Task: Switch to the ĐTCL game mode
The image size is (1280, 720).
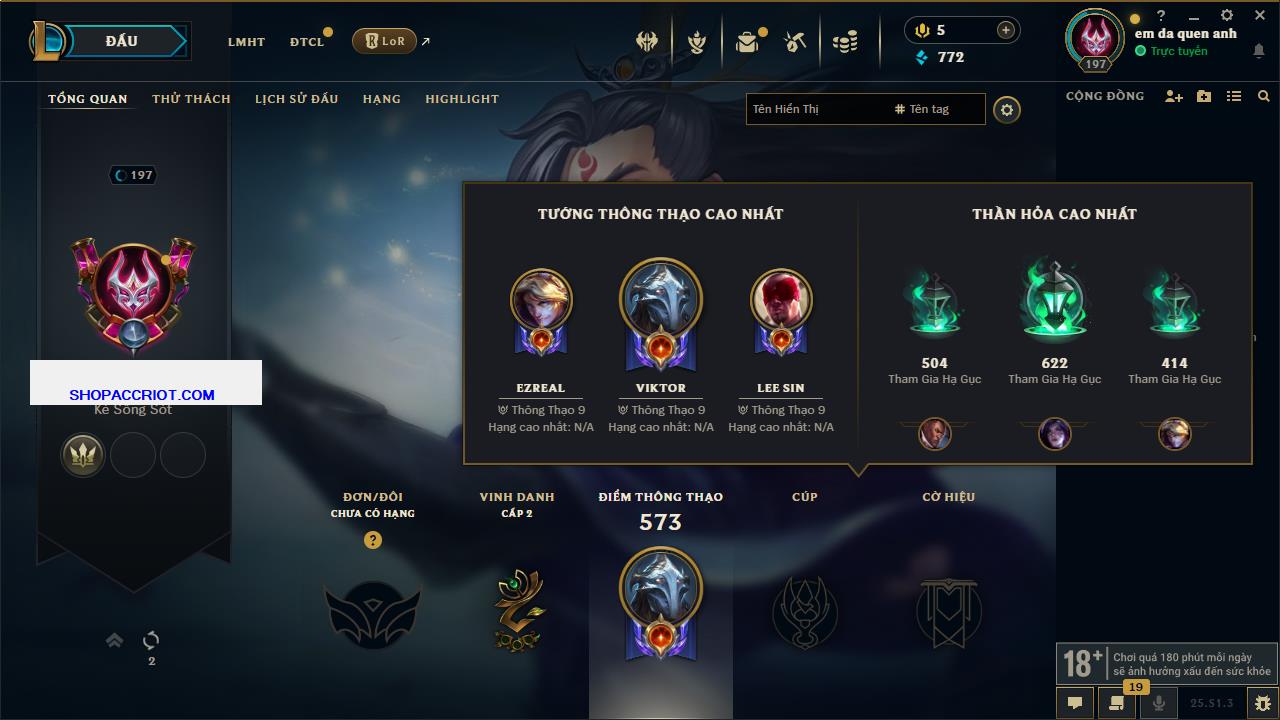Action: coord(307,42)
